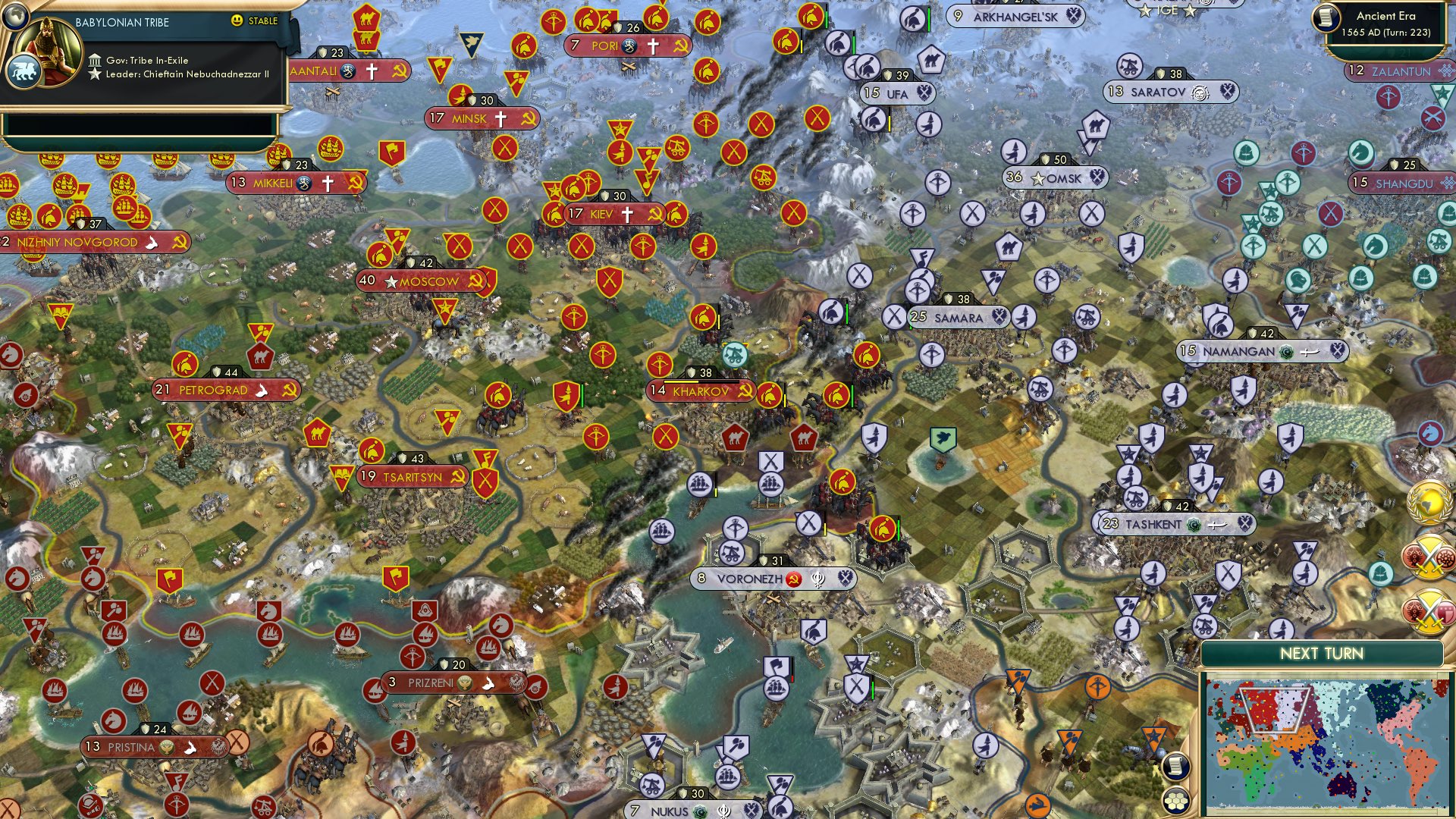Open the World Congress globe notification
1456x819 pixels.
pos(1431,502)
